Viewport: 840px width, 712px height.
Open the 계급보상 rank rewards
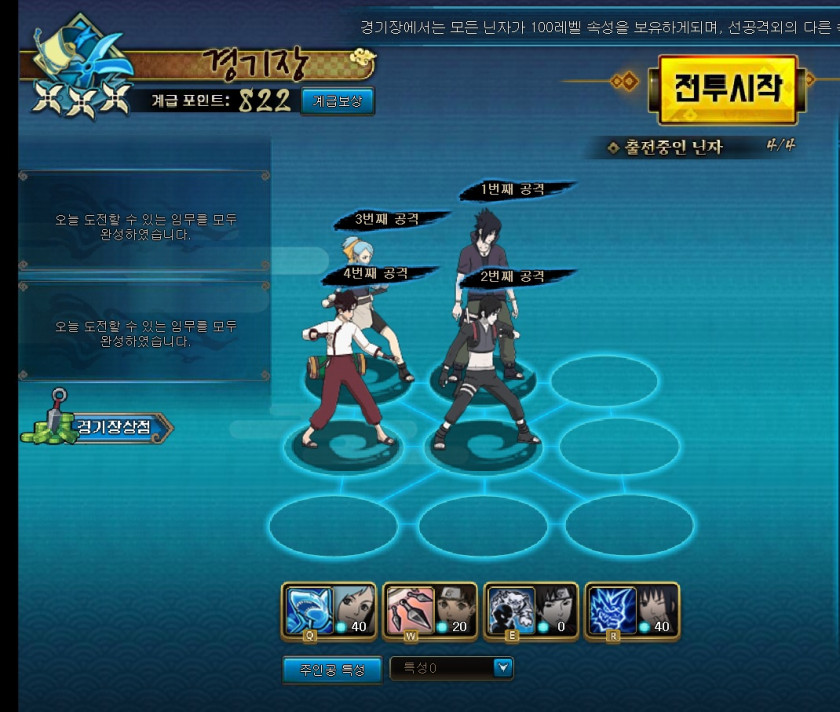(337, 101)
